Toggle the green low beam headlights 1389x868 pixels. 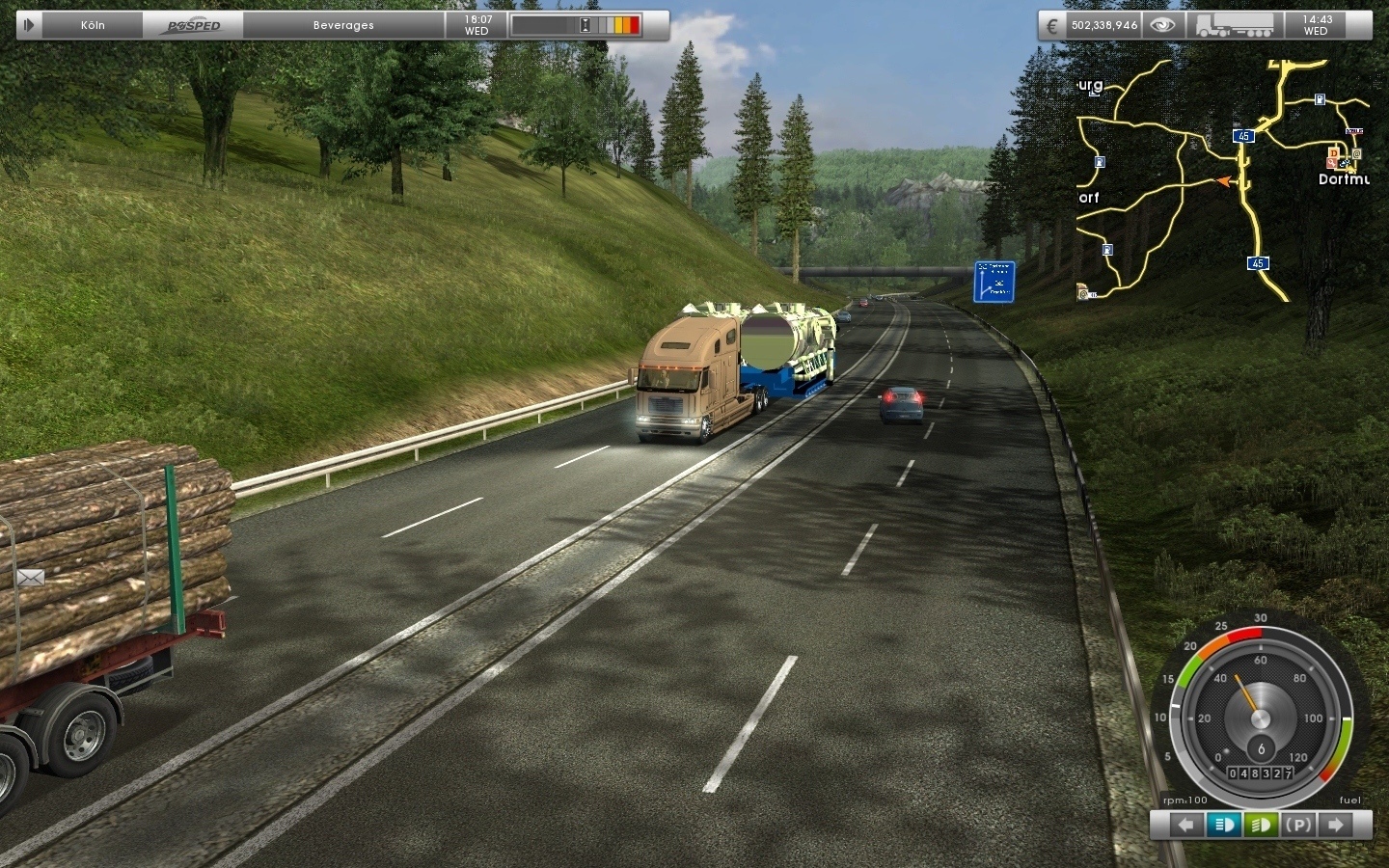(1261, 825)
